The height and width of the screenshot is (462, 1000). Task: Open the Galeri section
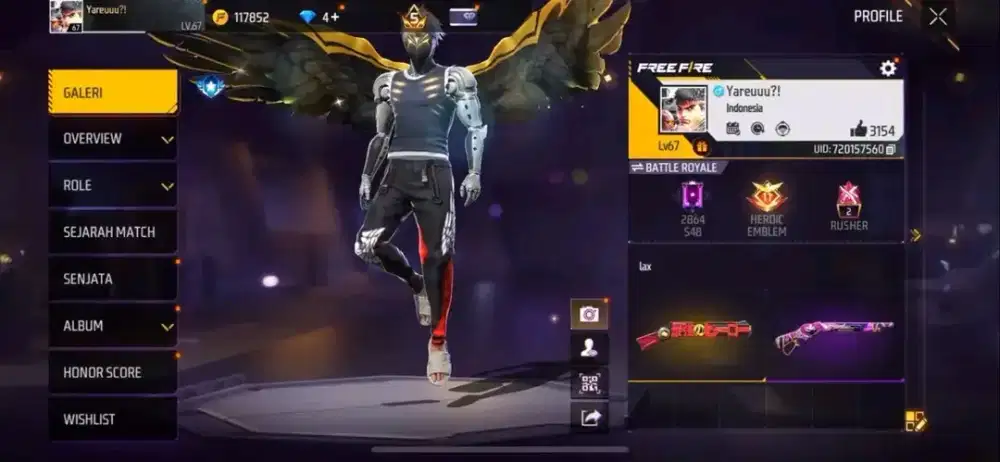click(x=112, y=92)
